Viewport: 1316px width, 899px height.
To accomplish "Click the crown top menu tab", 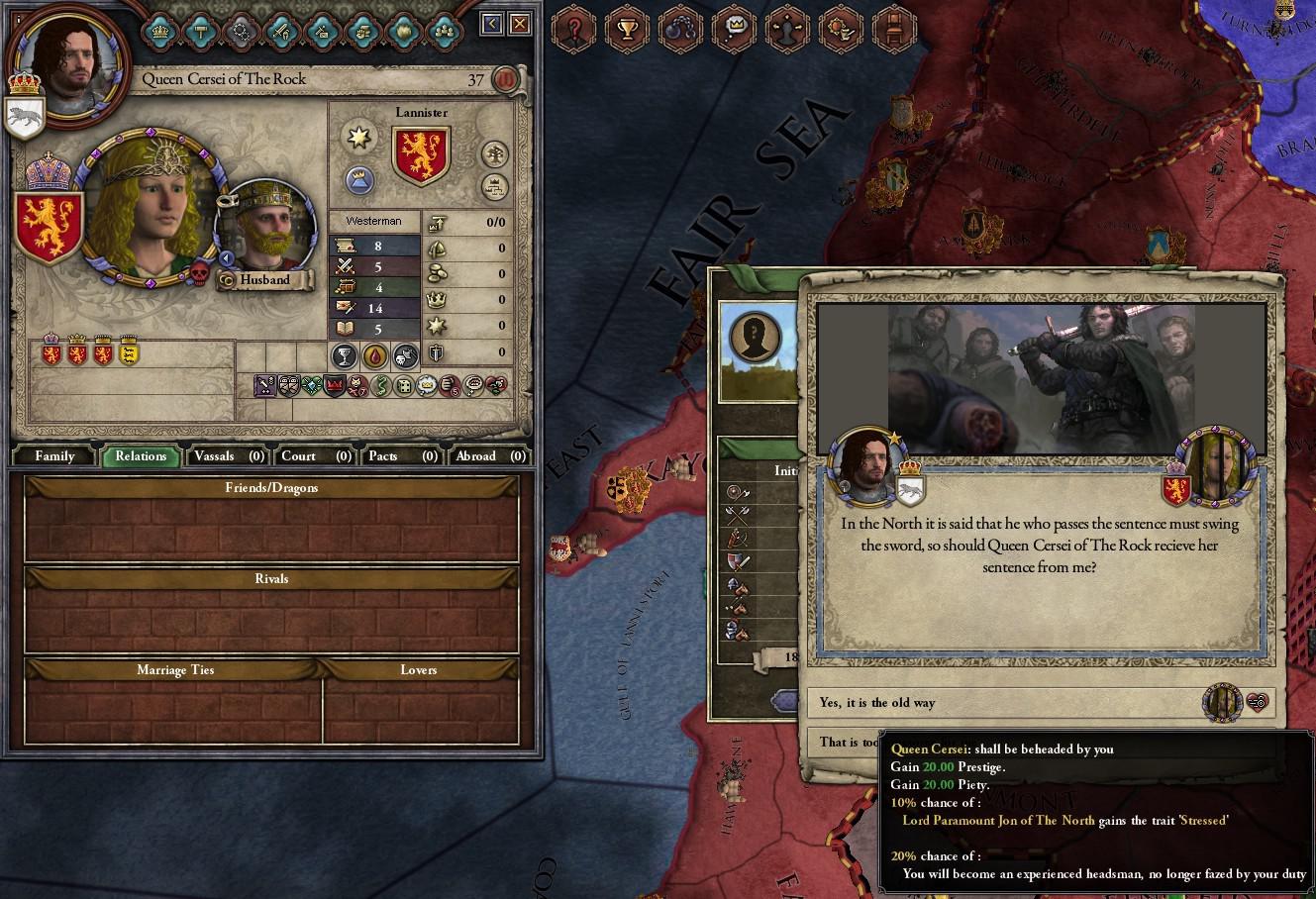I will [x=160, y=31].
